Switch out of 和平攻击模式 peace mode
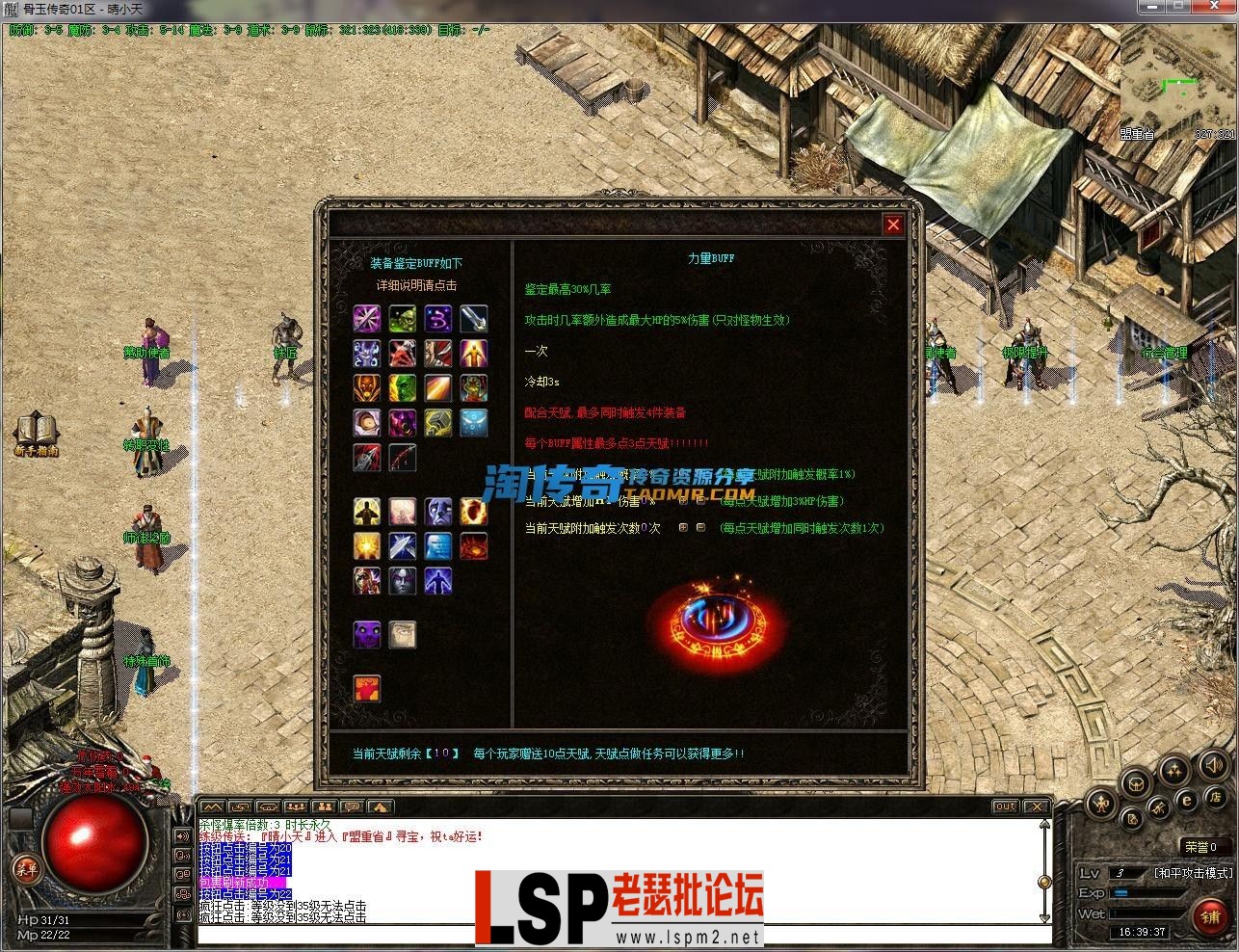Viewport: 1239px width, 952px height. pyautogui.click(x=1194, y=872)
